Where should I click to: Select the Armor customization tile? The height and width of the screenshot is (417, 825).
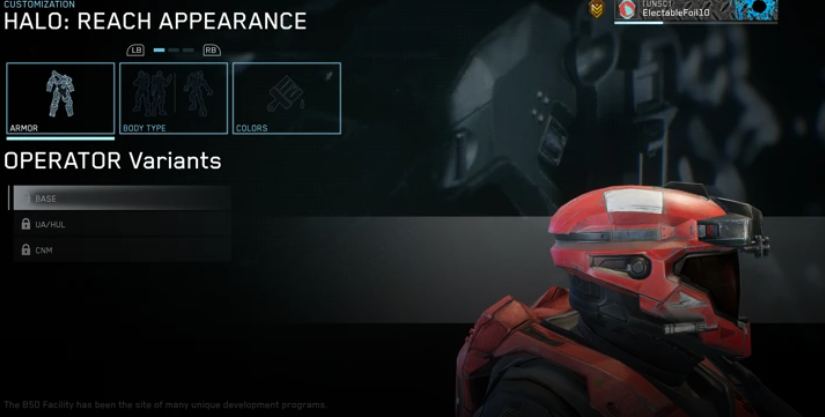click(x=60, y=99)
